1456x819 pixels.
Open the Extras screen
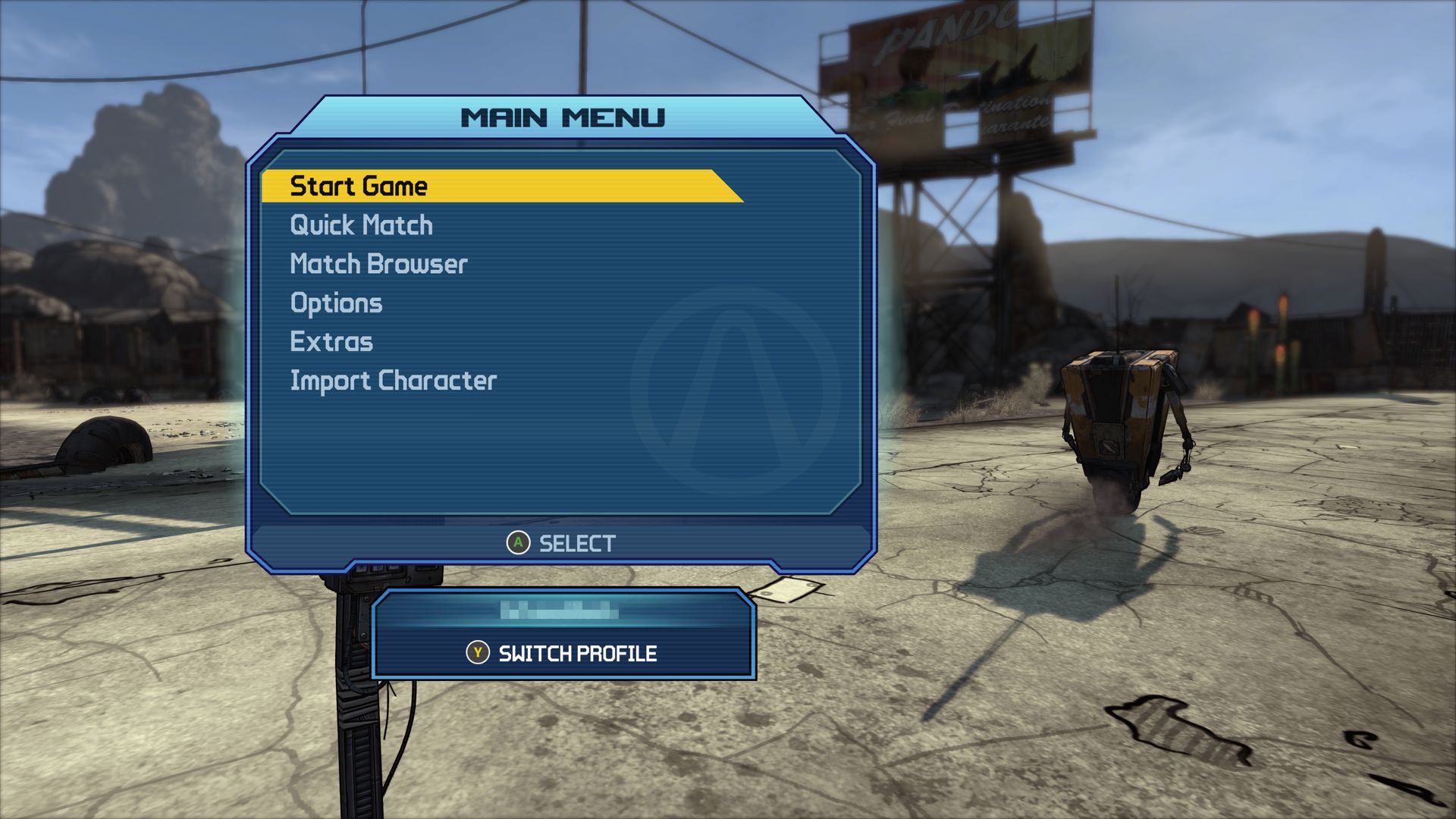pos(331,342)
